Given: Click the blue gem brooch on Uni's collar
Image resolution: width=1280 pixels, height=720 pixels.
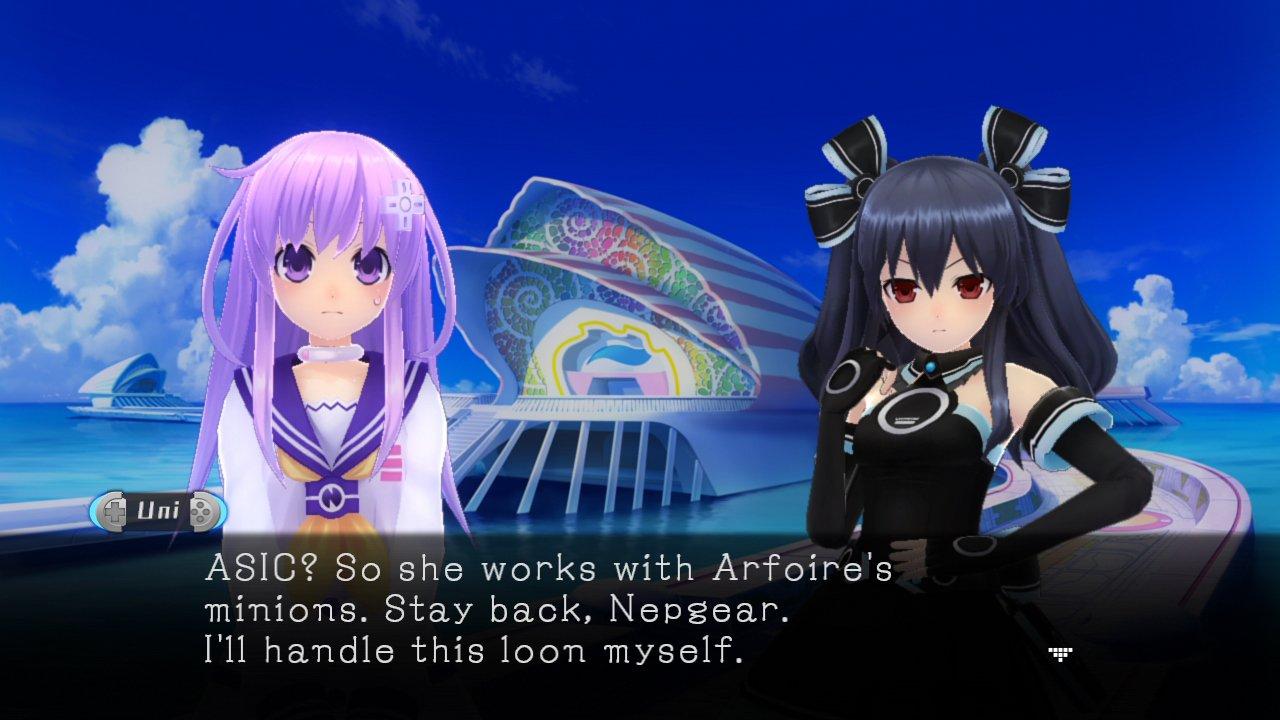Looking at the screenshot, I should (x=930, y=370).
